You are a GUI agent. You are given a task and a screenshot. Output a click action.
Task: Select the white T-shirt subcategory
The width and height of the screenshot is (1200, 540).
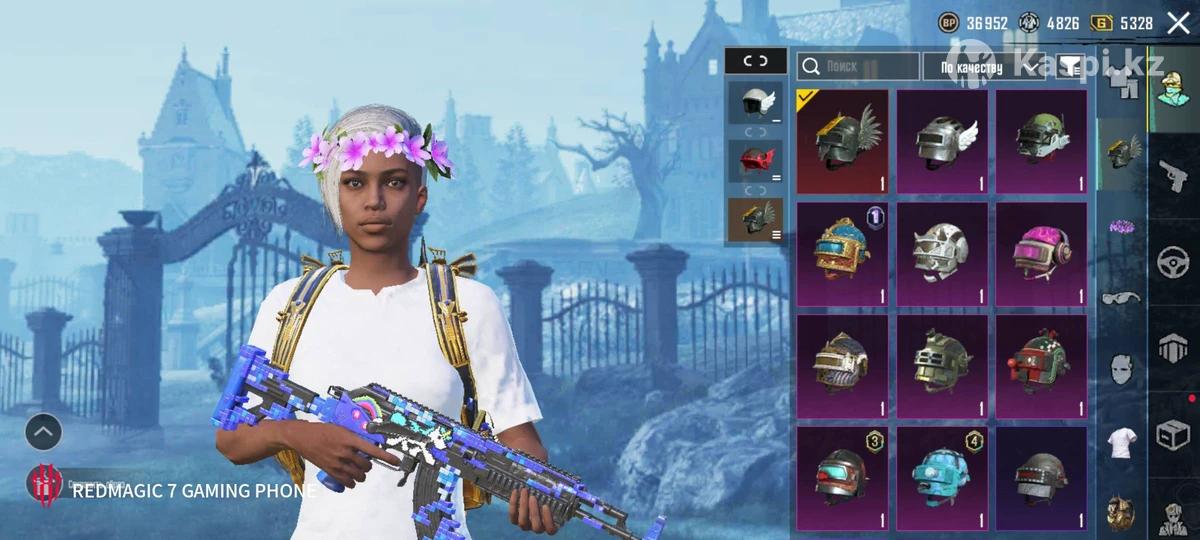point(1121,440)
